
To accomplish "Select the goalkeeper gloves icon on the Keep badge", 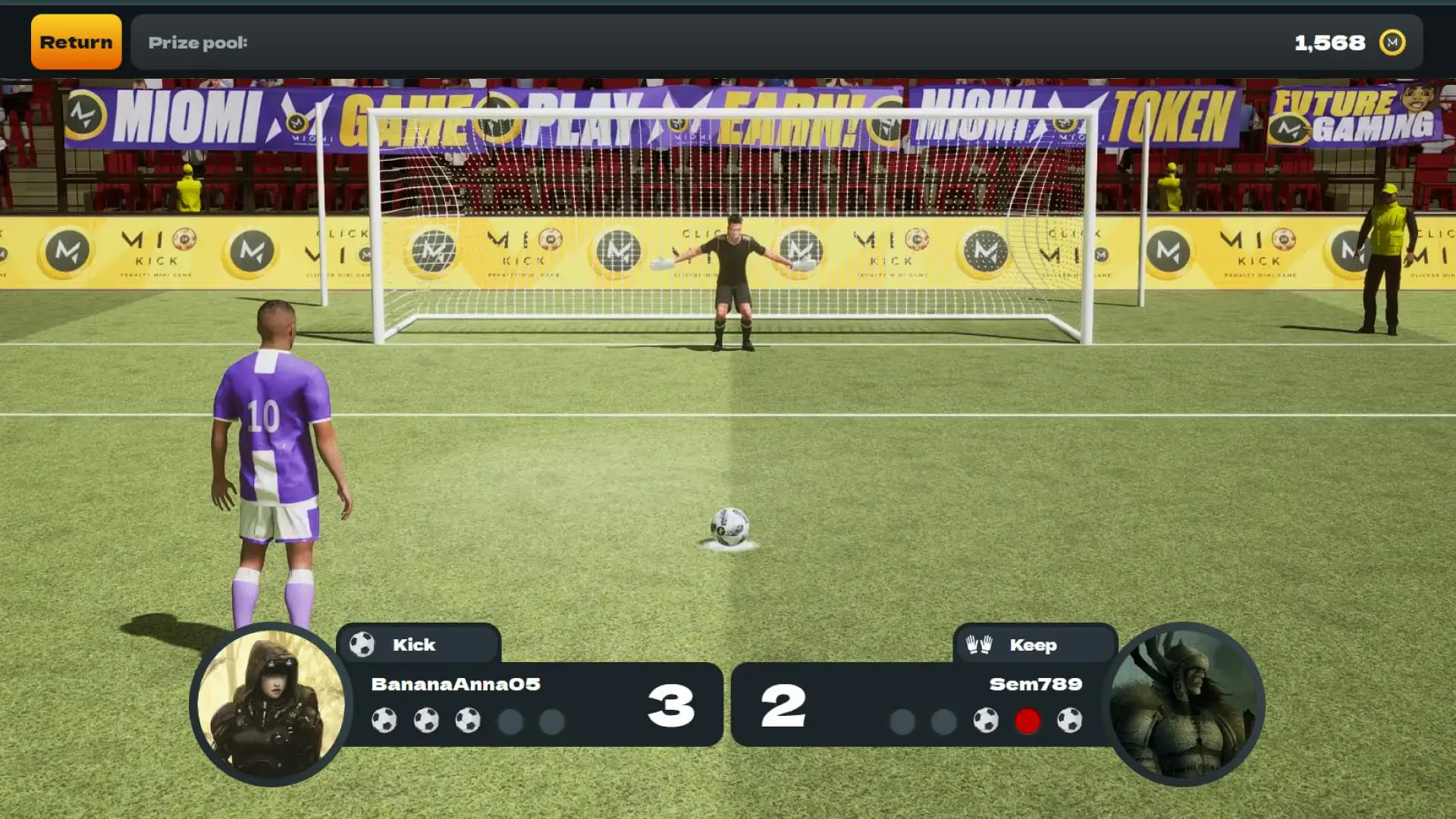I will (x=978, y=644).
